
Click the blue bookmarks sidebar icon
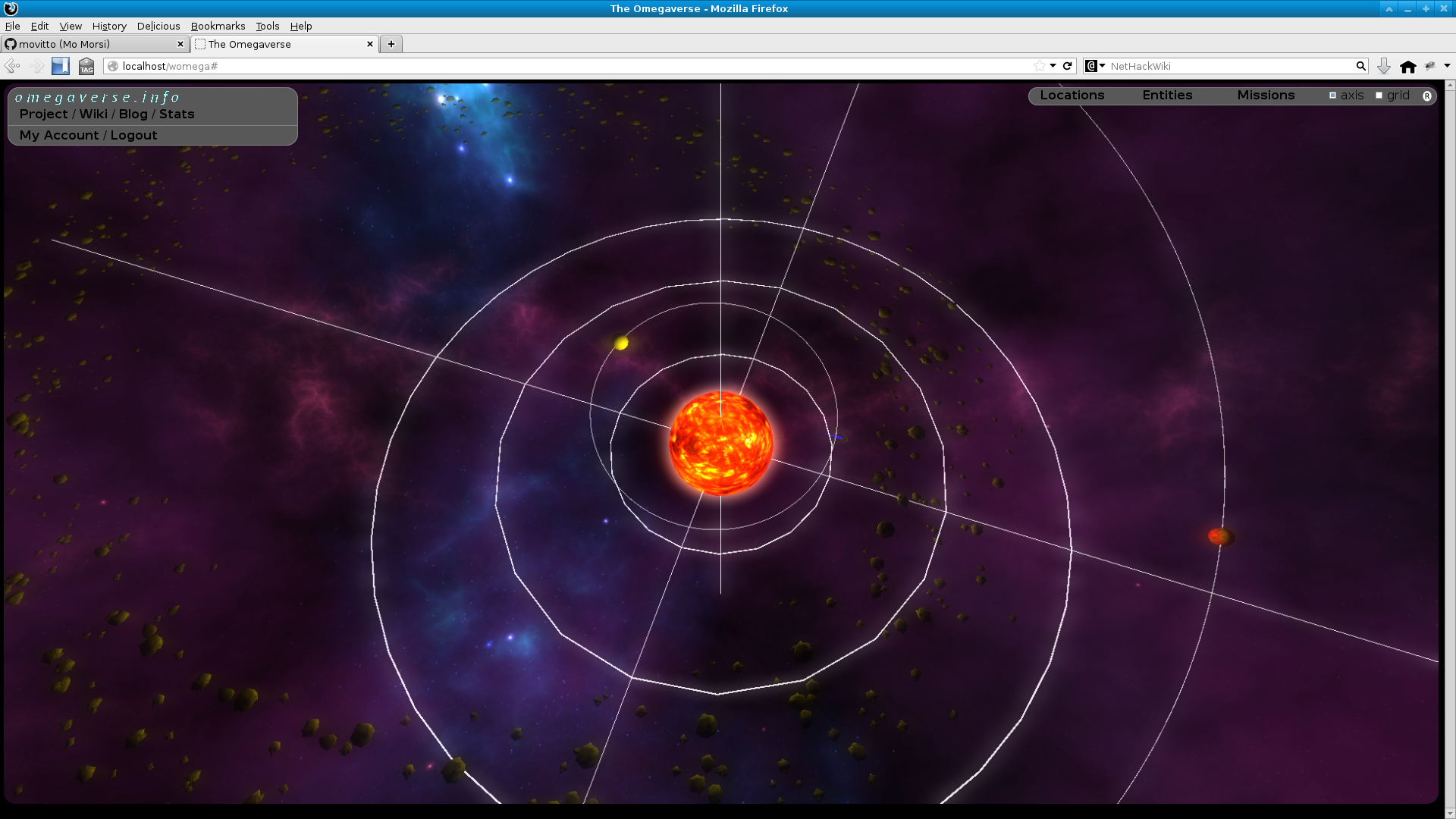pos(60,66)
